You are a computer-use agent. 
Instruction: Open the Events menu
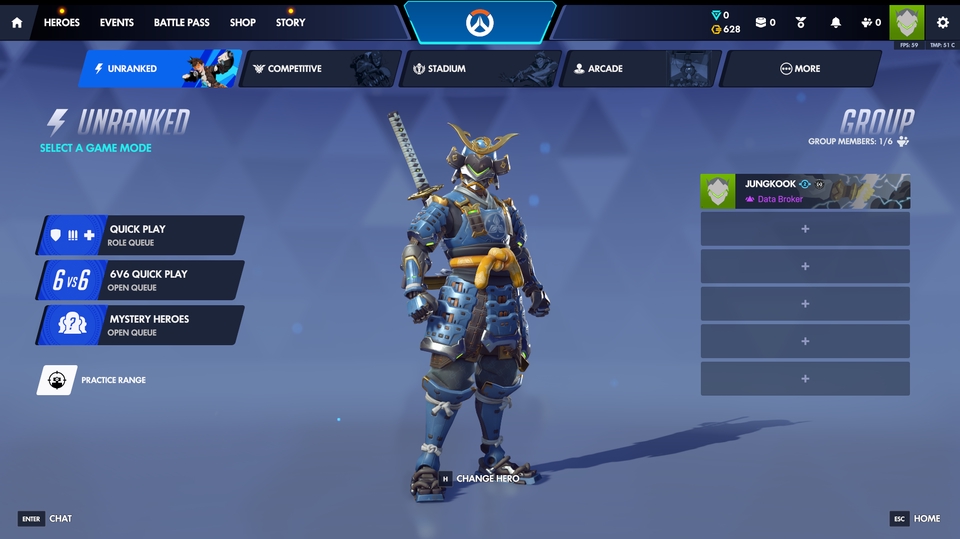pos(117,22)
